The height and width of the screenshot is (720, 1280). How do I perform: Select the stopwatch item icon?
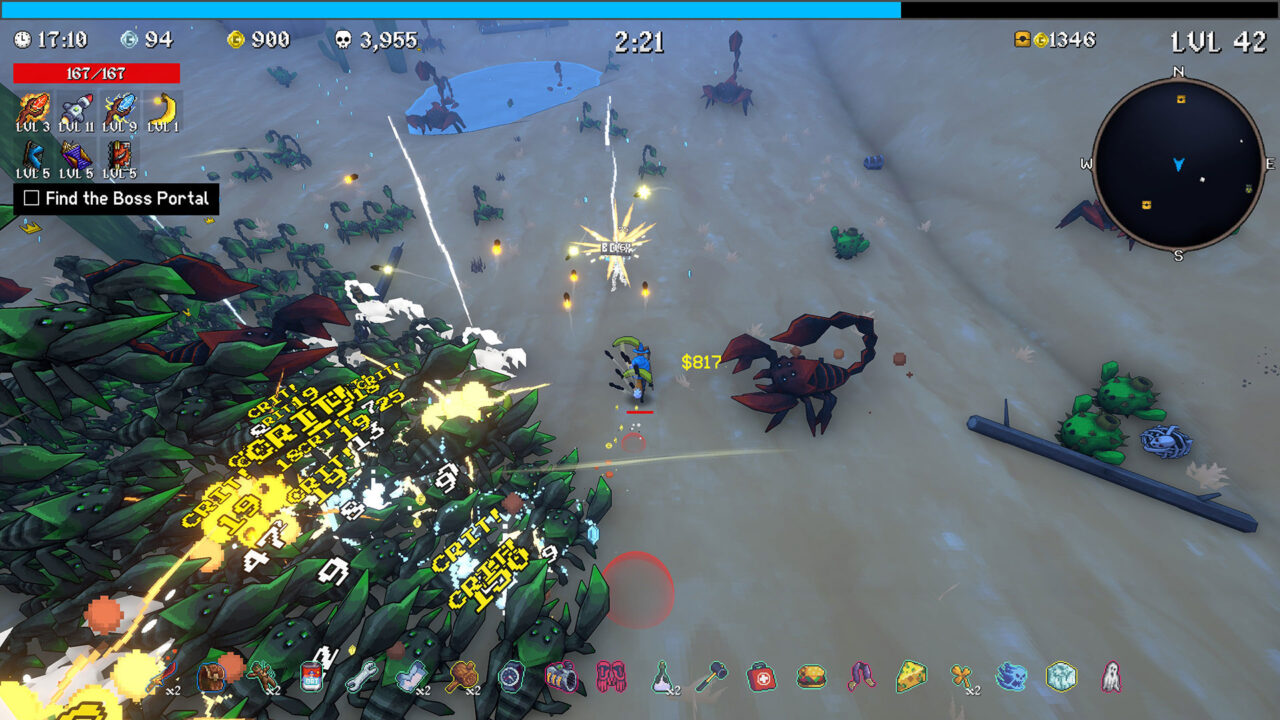point(511,677)
